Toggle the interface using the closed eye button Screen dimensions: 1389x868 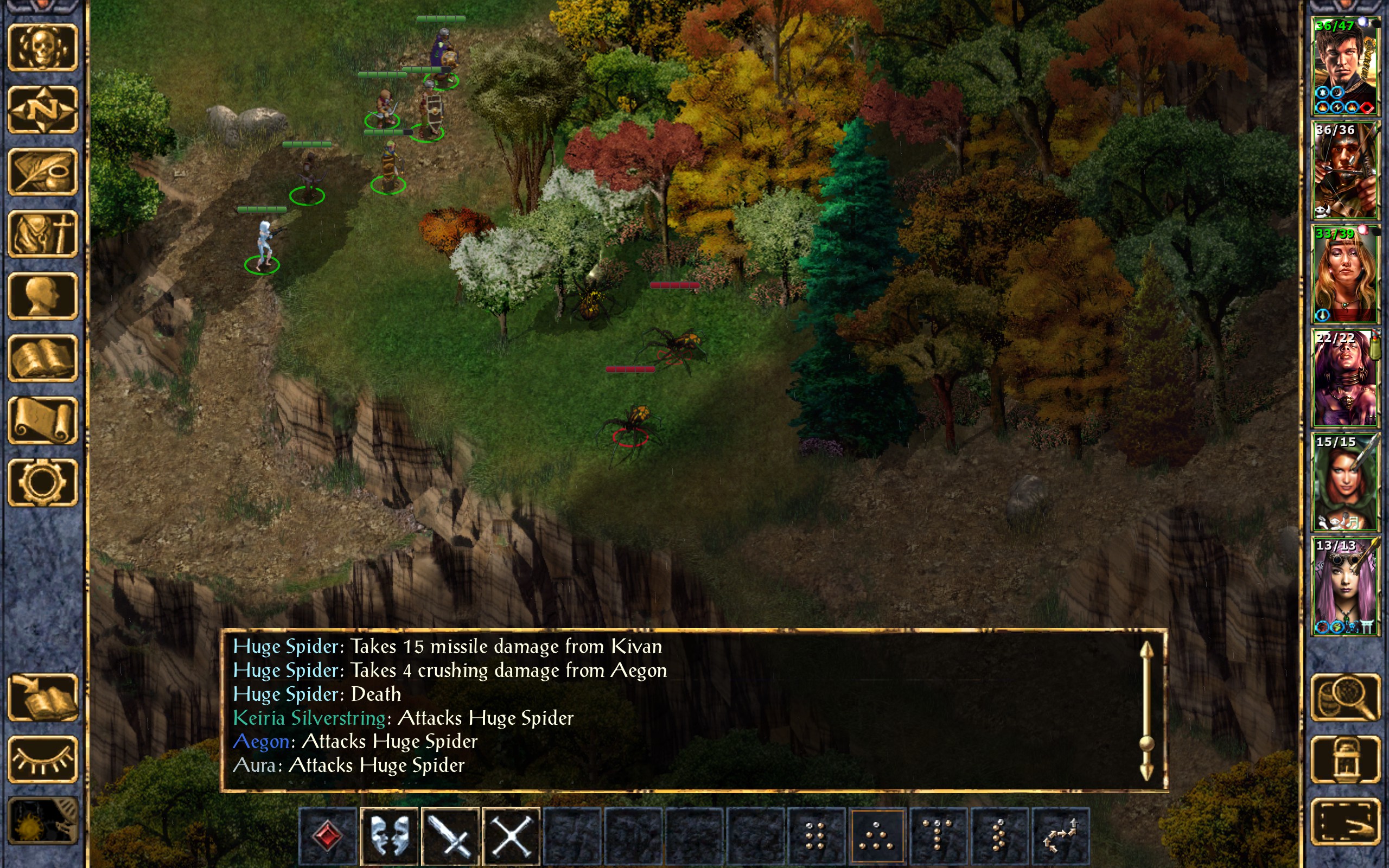click(42, 759)
